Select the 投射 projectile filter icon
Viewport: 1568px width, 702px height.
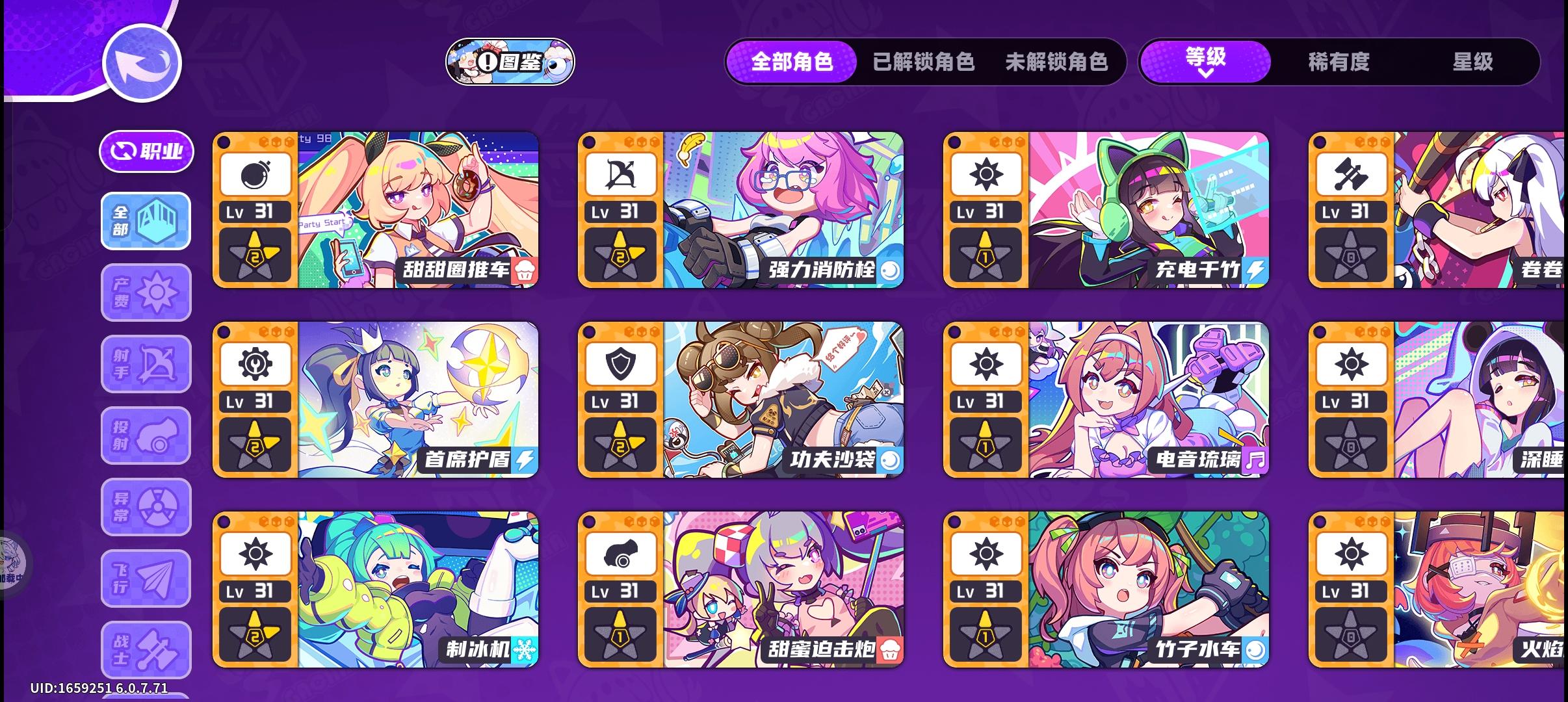(146, 435)
